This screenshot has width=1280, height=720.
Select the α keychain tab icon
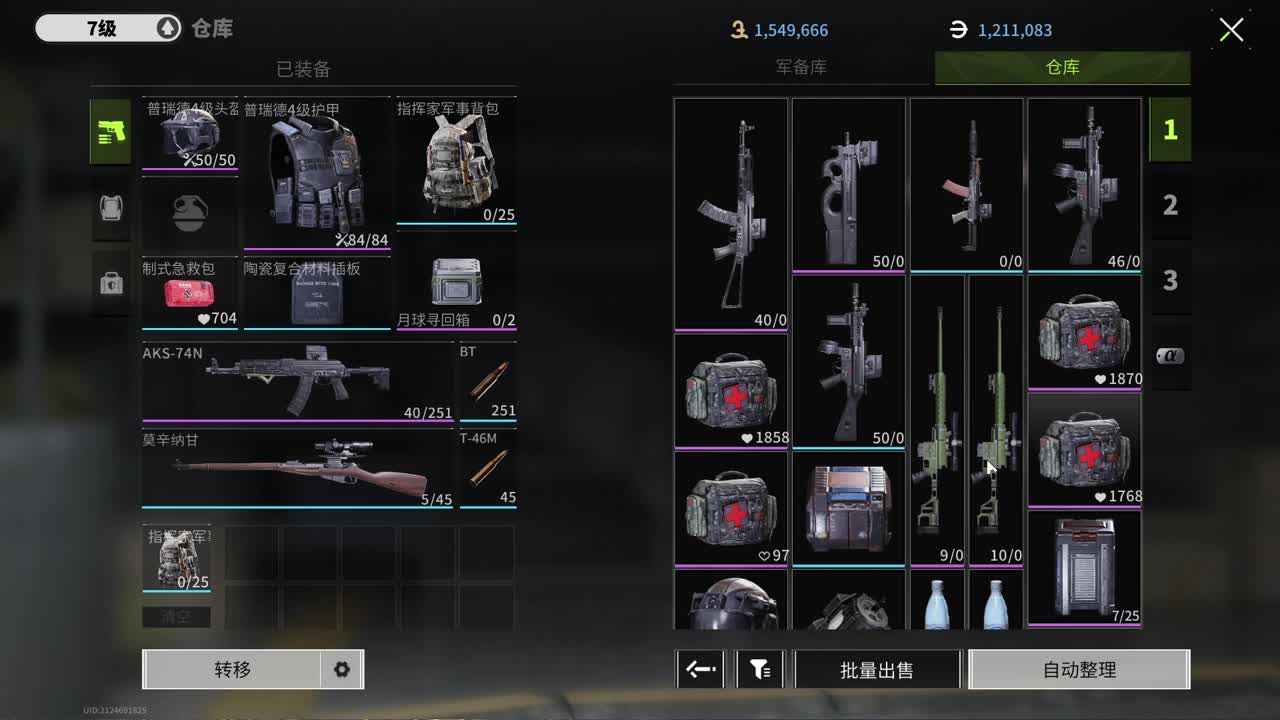click(x=1170, y=353)
